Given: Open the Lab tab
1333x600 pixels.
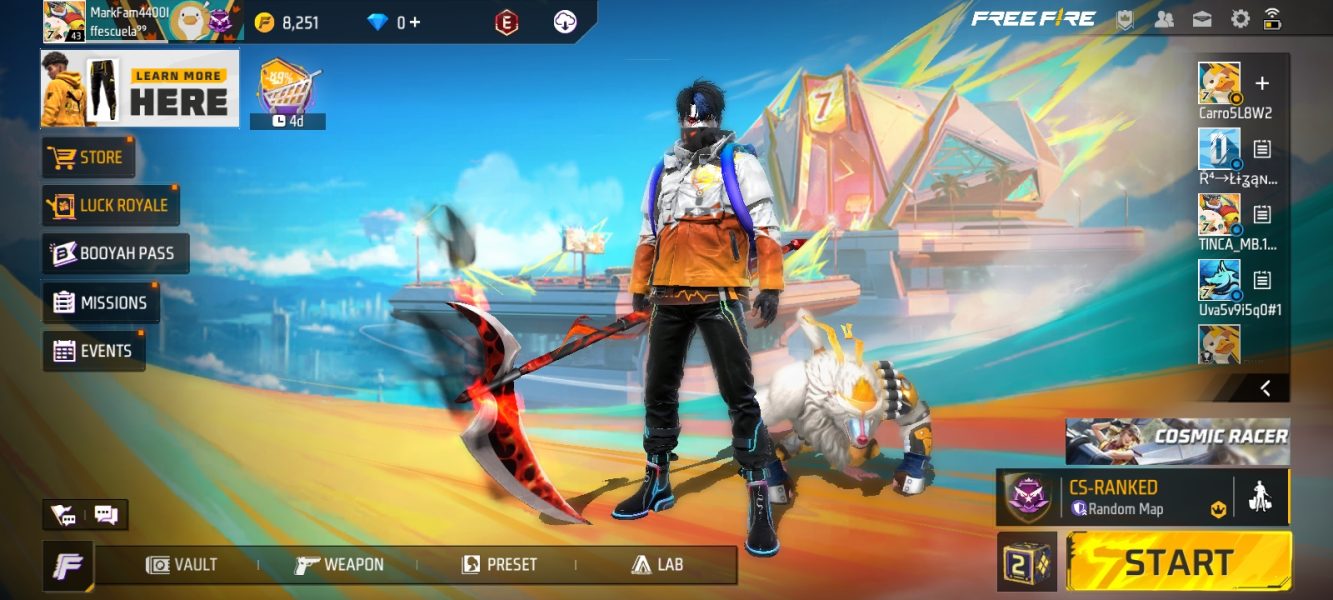Looking at the screenshot, I should tap(657, 565).
